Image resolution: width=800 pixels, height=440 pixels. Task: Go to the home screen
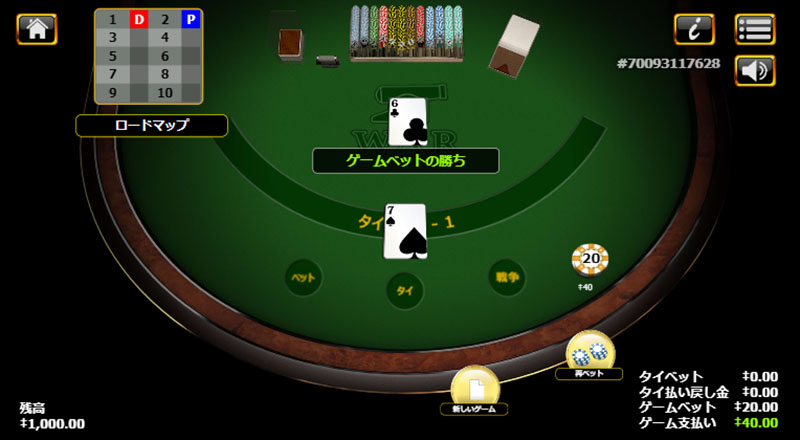(37, 29)
